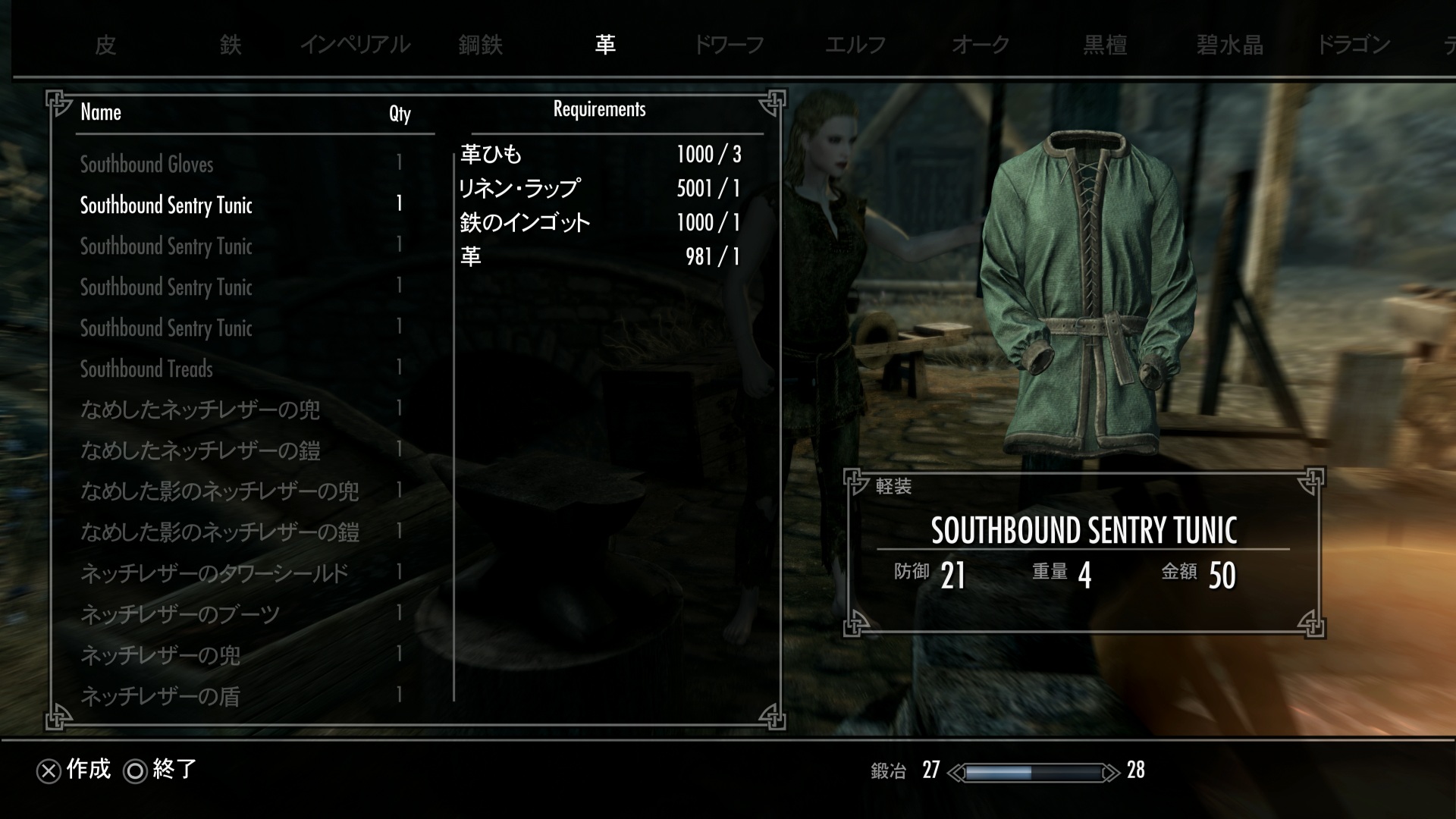Viewport: 1456px width, 819px height.
Task: Choose ネッチレザーの盾 at list bottom
Action: coord(161,697)
